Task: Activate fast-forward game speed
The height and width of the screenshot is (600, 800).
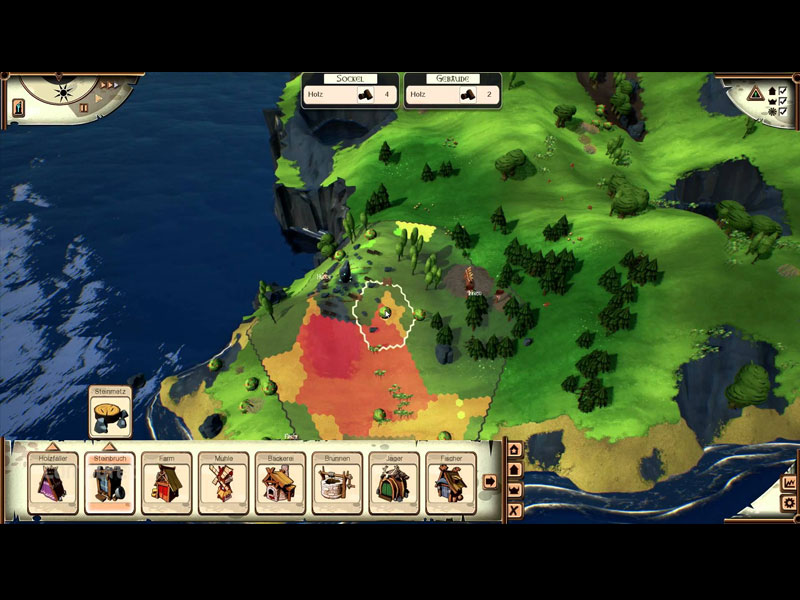Action: pos(109,85)
